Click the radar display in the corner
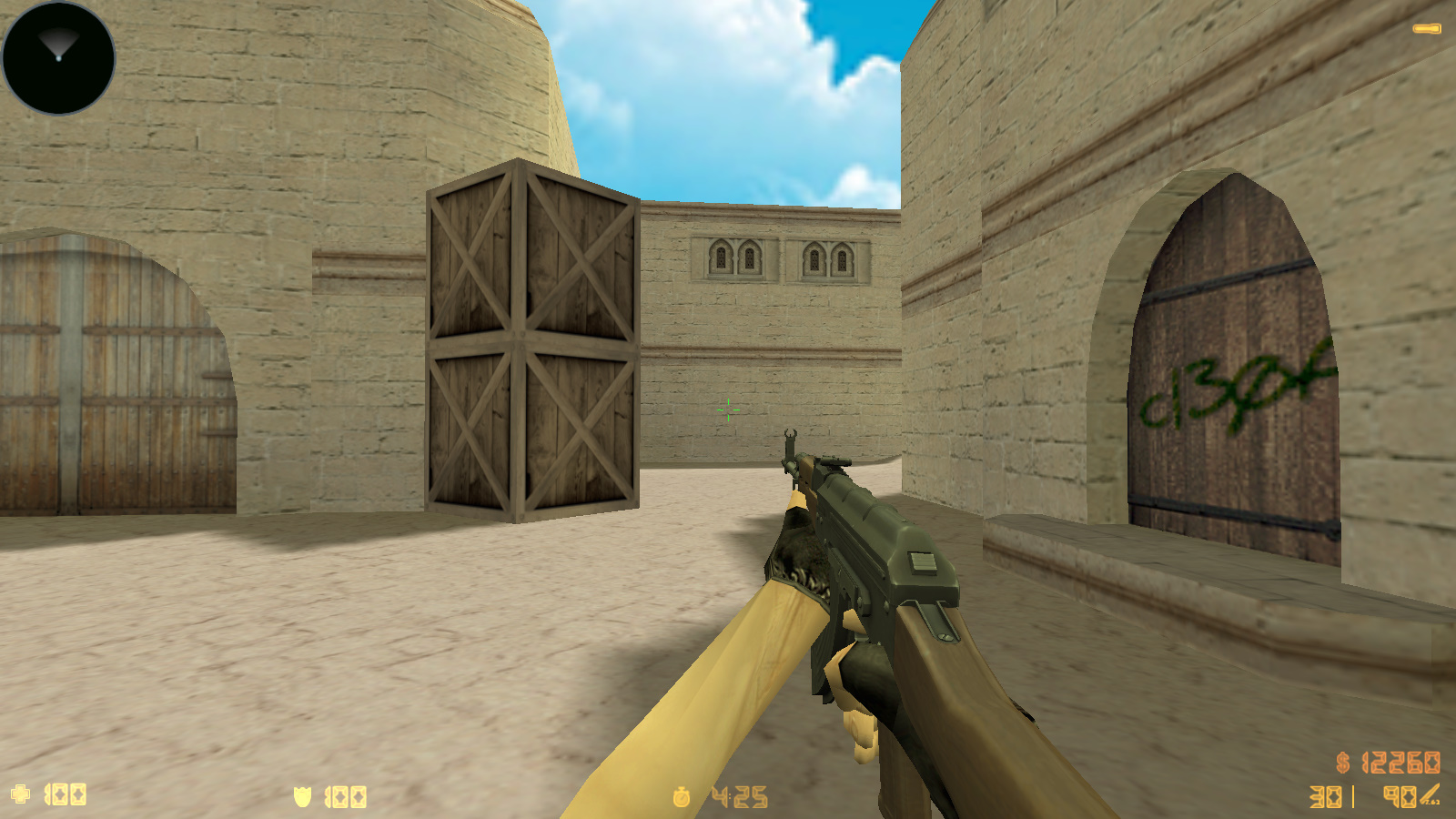This screenshot has height=819, width=1456. click(58, 58)
